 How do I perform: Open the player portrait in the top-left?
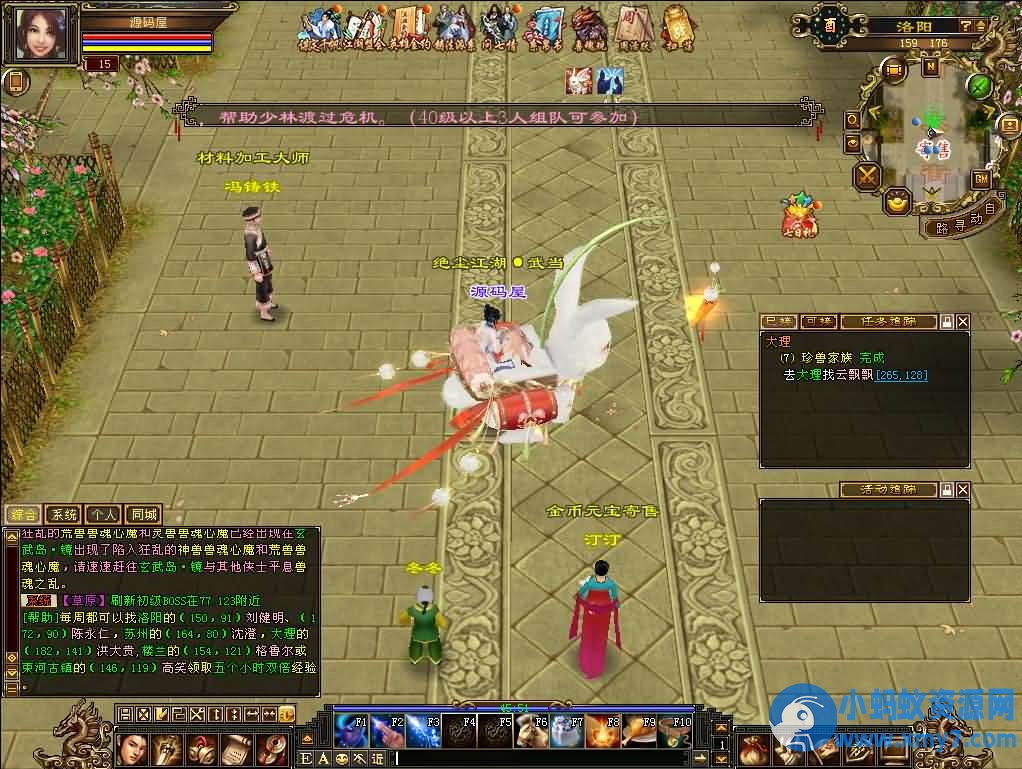click(44, 37)
